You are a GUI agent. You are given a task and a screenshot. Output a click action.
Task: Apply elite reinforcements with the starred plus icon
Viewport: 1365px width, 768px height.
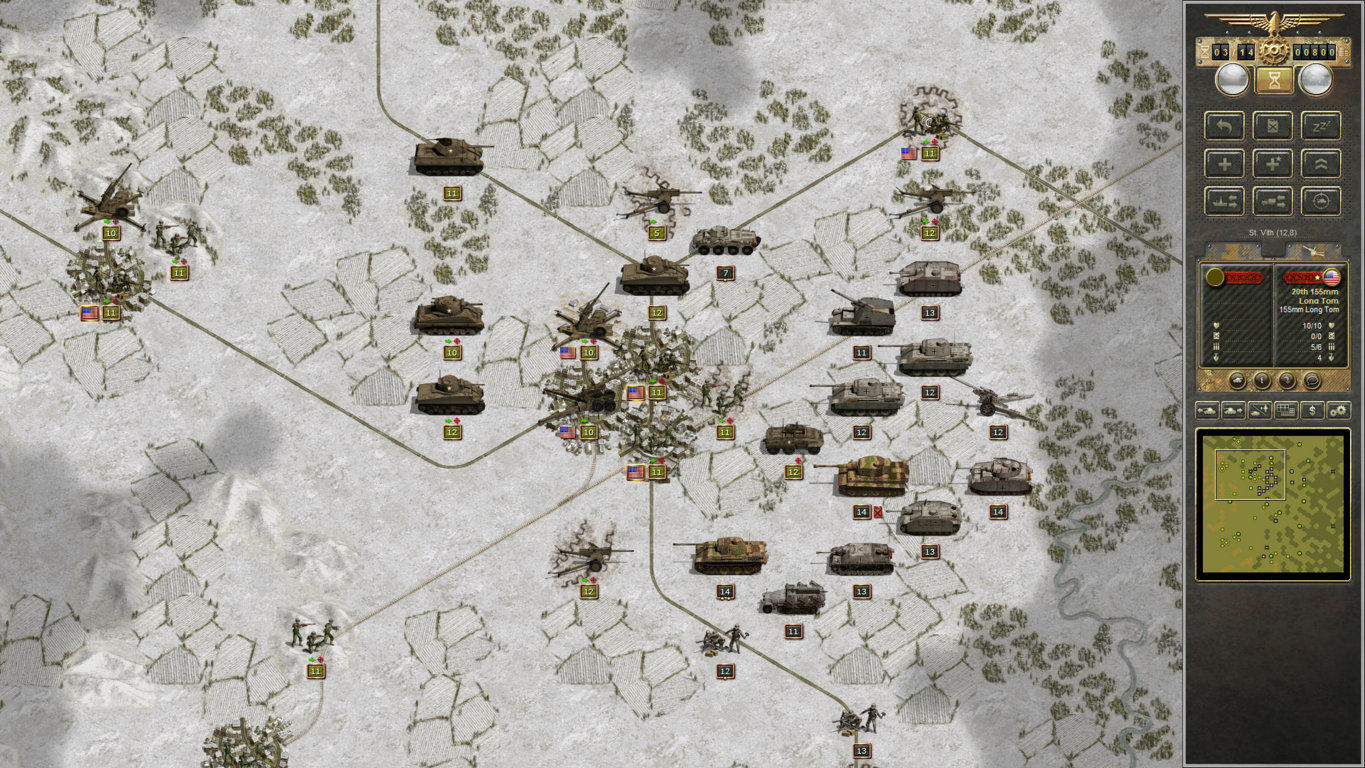pos(1273,163)
